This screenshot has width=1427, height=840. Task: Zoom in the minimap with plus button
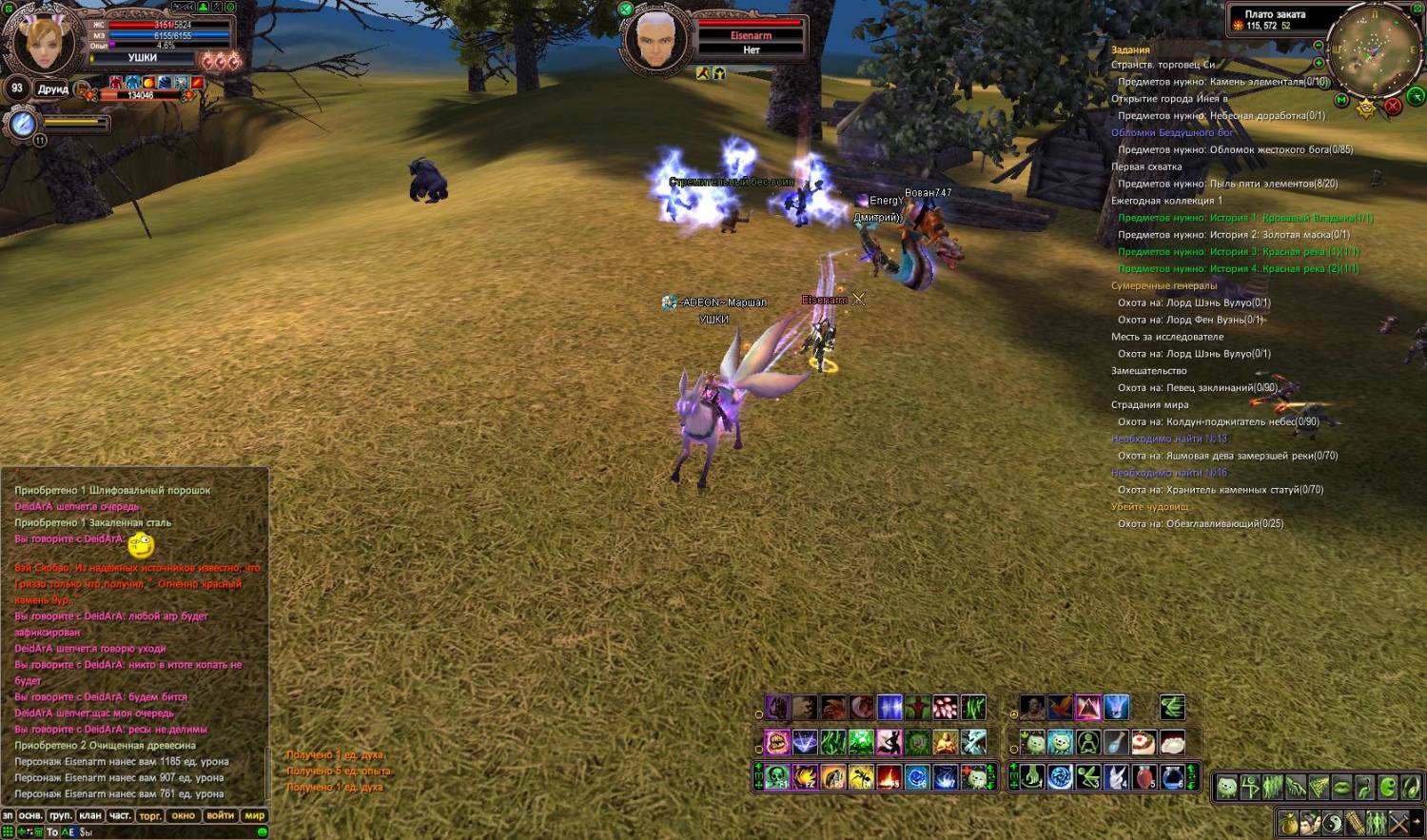point(1319,63)
